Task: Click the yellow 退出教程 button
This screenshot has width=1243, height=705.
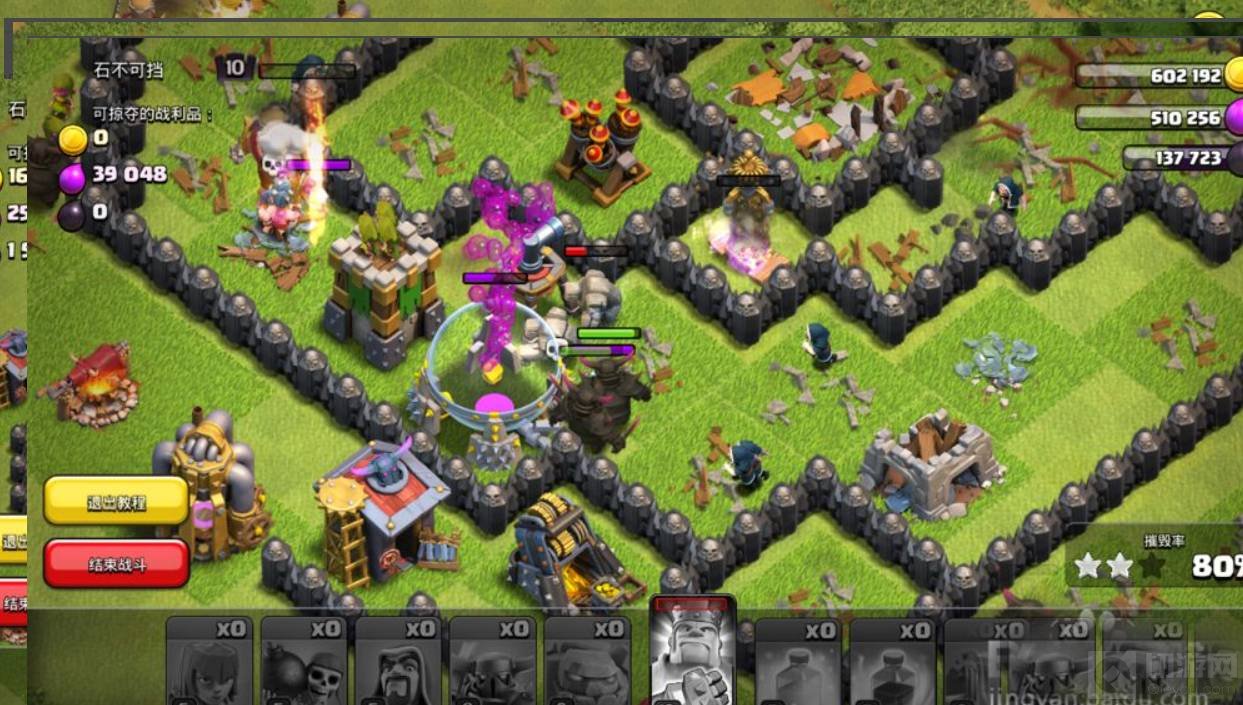Action: [x=116, y=501]
